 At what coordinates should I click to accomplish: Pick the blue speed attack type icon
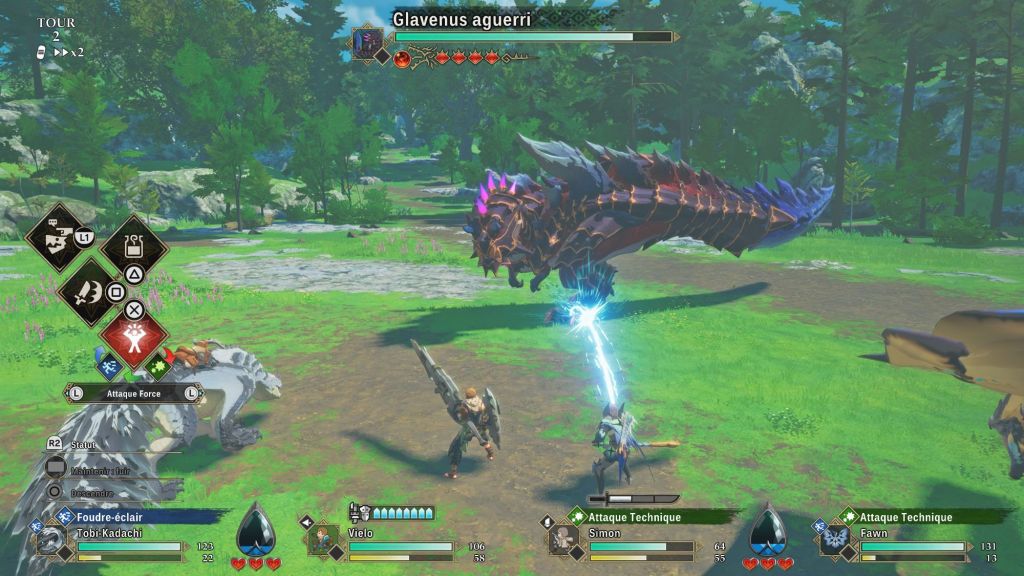pyautogui.click(x=110, y=368)
